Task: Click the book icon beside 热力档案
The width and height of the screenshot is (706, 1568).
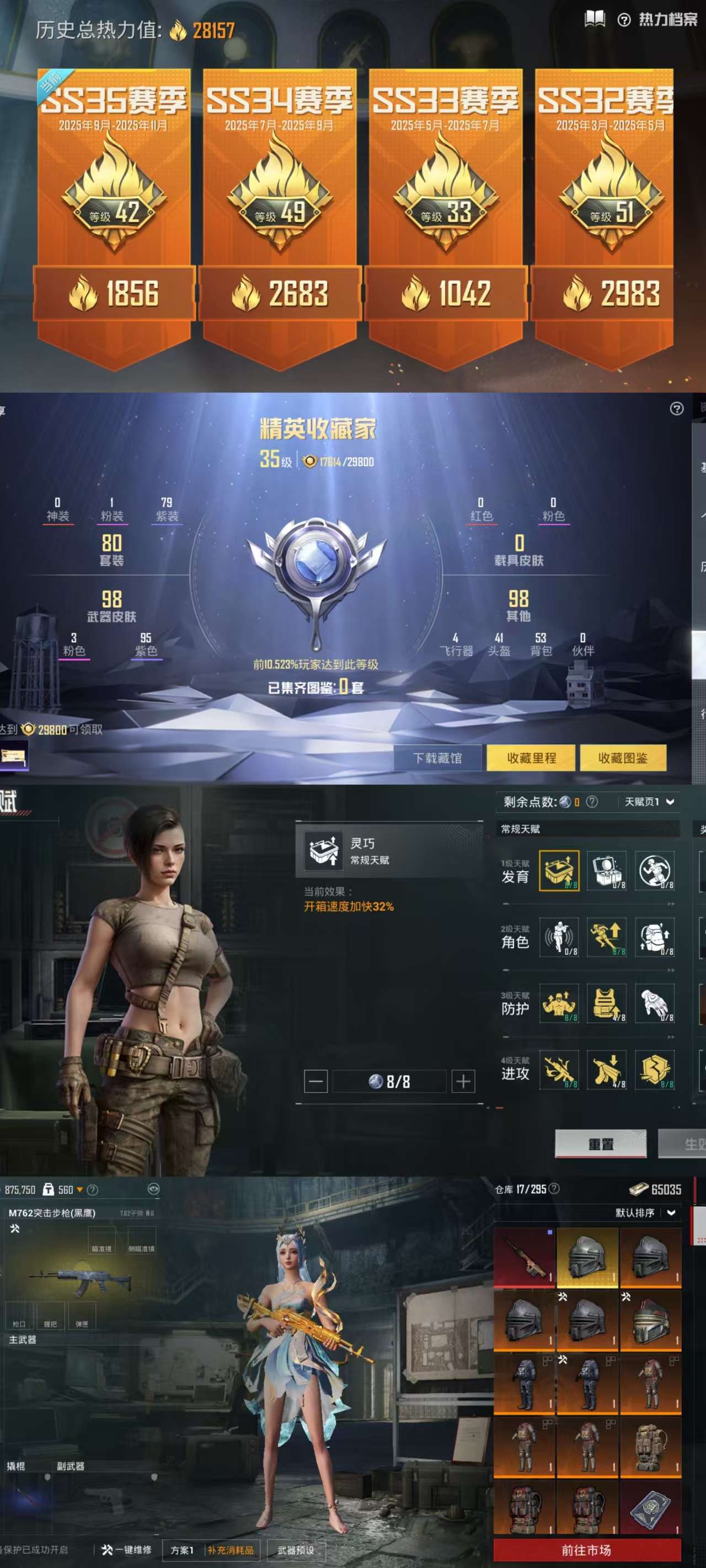Action: 595,19
